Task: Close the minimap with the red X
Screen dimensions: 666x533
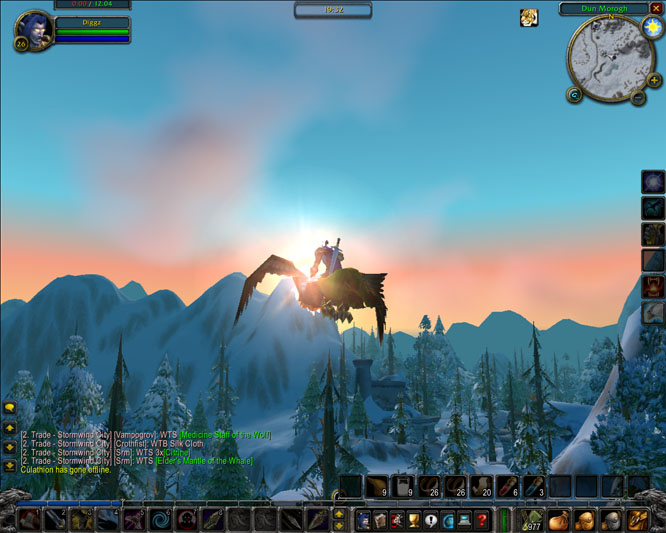Action: point(656,8)
